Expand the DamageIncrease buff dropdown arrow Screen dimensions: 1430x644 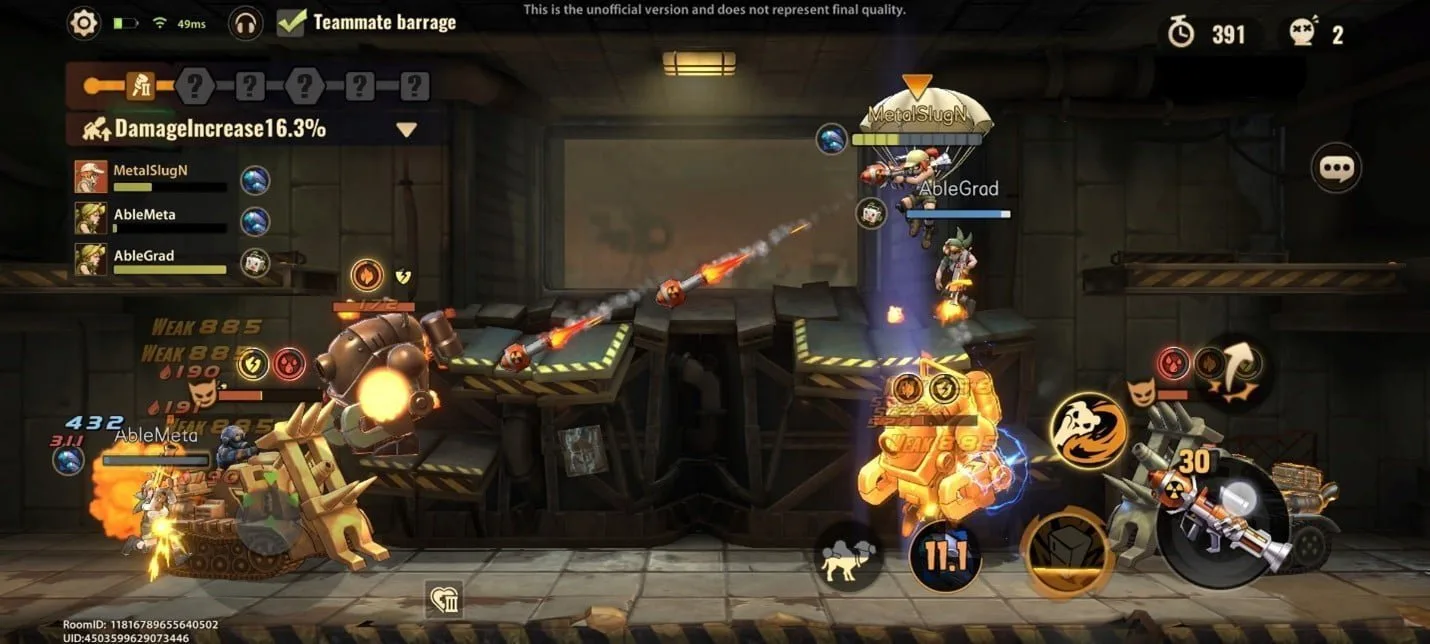click(406, 129)
